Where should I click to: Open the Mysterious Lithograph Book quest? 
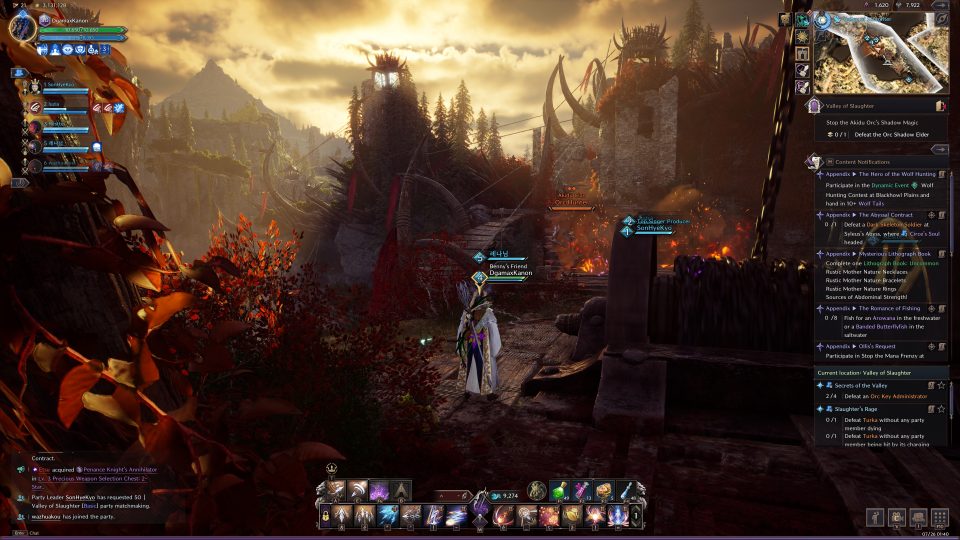click(x=894, y=254)
